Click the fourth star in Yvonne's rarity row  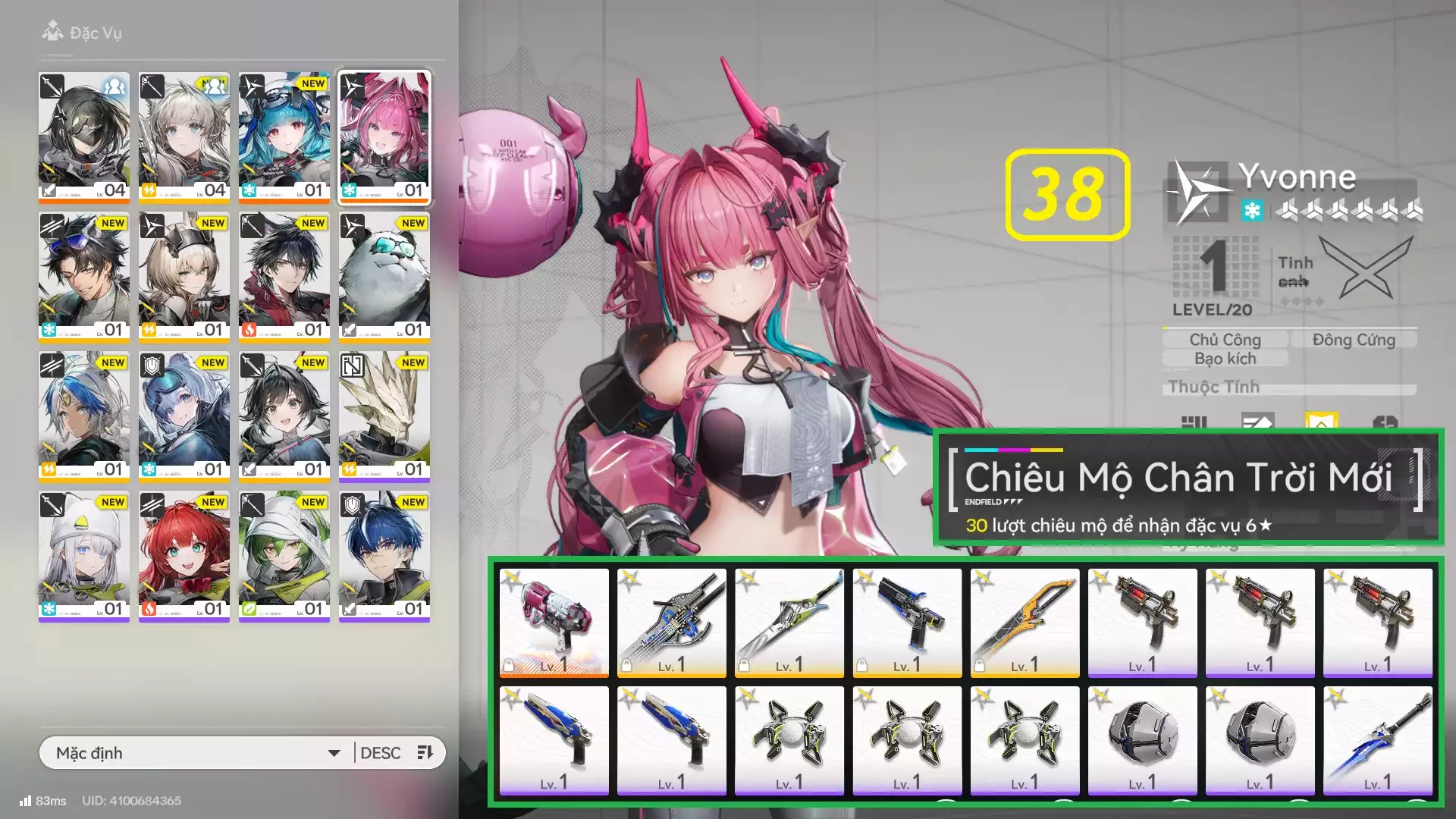pyautogui.click(x=1367, y=211)
